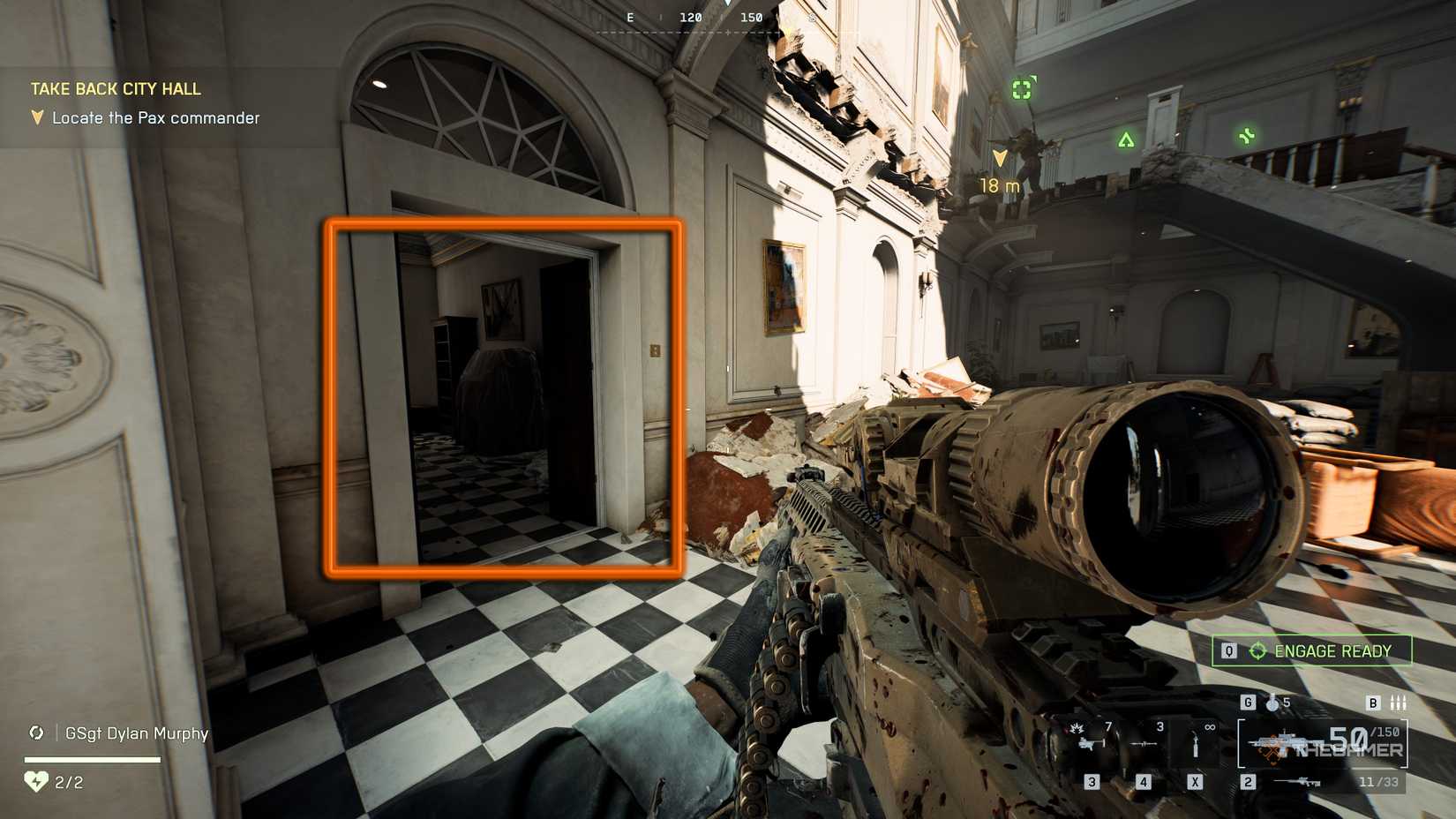Viewport: 1456px width, 819px height.
Task: Click the heart revive counter icon
Action: [35, 782]
